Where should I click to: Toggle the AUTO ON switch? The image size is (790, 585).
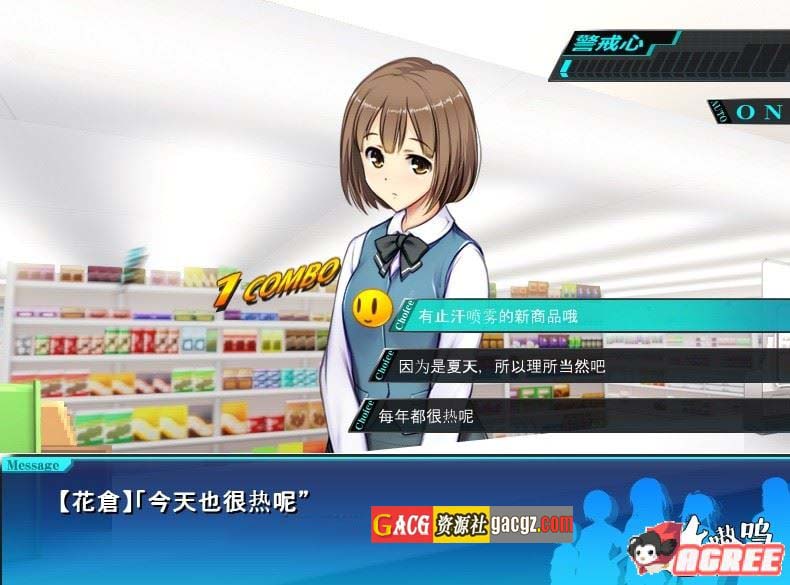pyautogui.click(x=757, y=111)
